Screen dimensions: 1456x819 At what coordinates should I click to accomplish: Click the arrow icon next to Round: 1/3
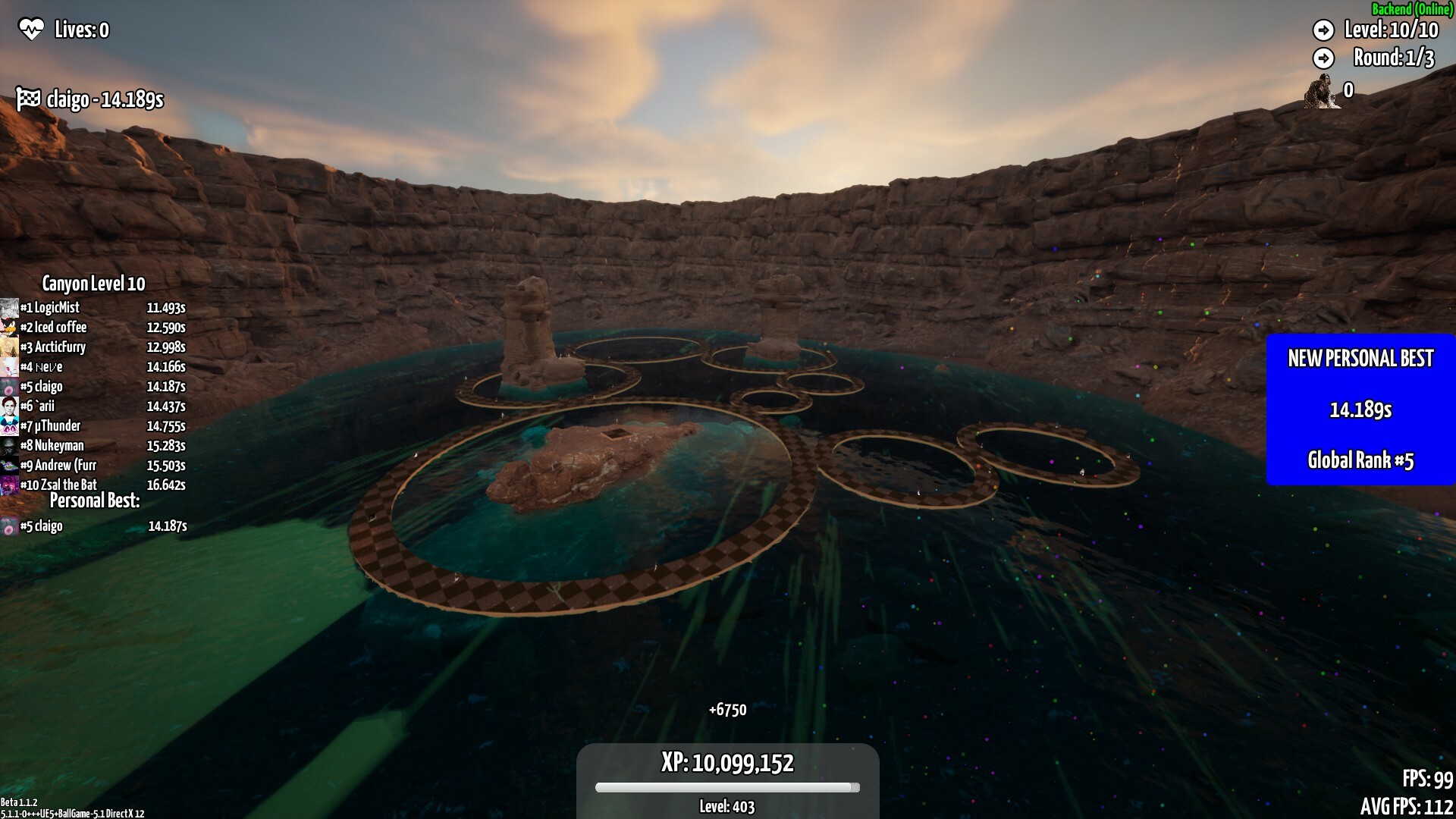[1325, 57]
